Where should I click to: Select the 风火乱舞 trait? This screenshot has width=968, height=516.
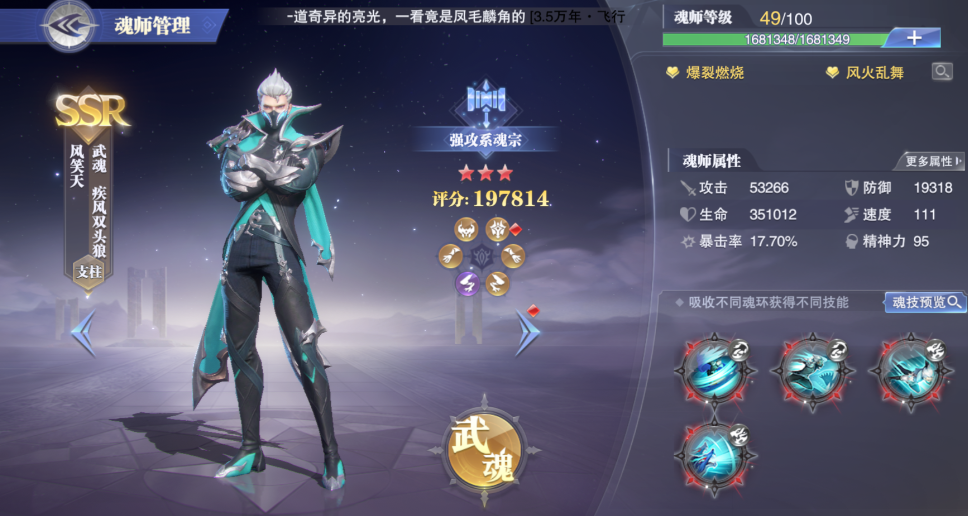[865, 73]
